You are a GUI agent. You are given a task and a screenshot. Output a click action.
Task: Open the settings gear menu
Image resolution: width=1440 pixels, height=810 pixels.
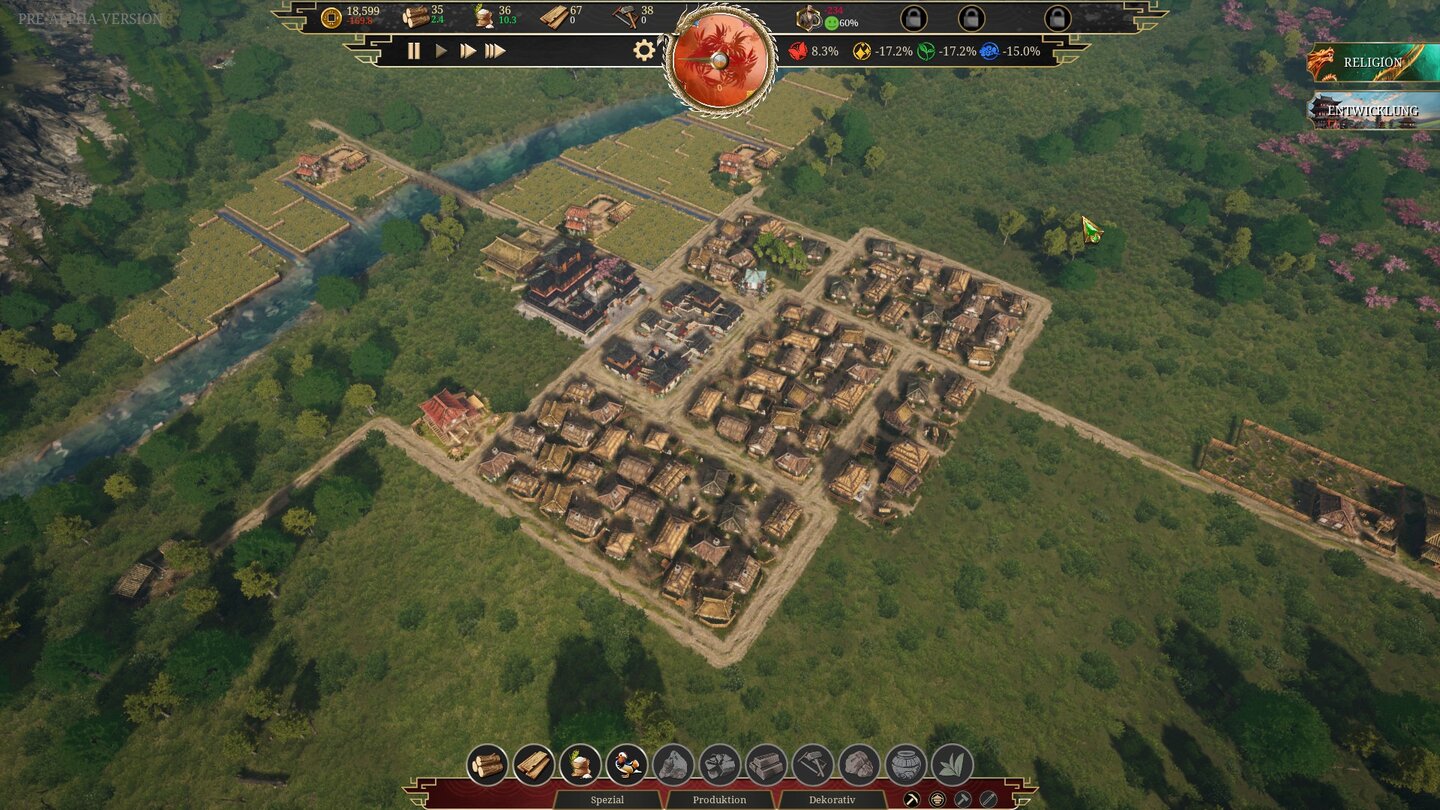click(645, 48)
